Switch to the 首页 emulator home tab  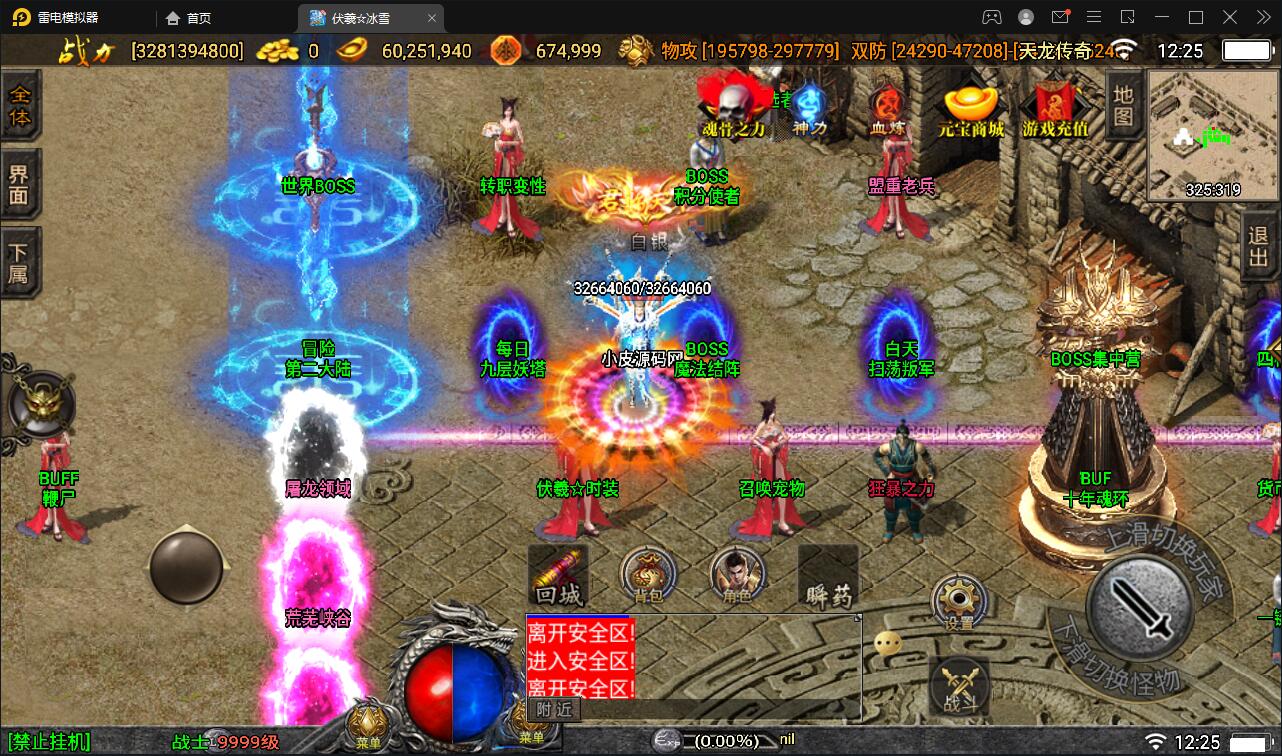[189, 17]
